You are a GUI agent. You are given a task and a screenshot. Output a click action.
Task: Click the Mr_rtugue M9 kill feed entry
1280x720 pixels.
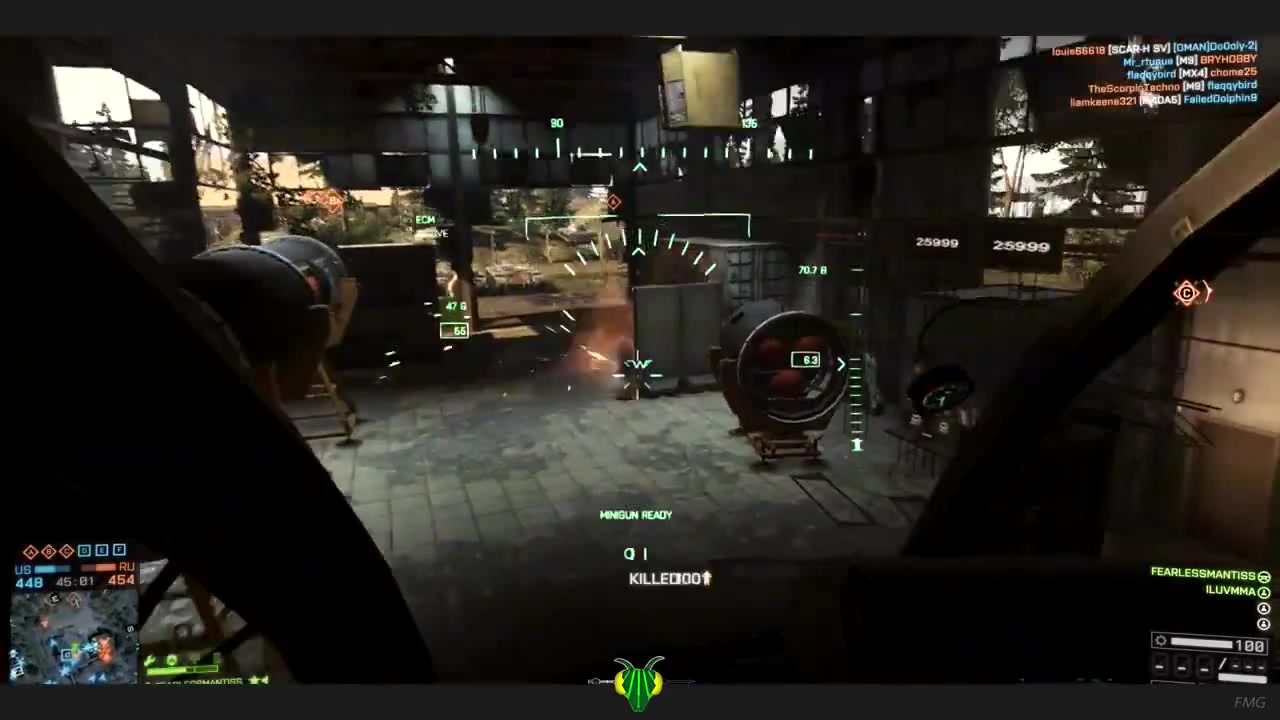pyautogui.click(x=1188, y=60)
